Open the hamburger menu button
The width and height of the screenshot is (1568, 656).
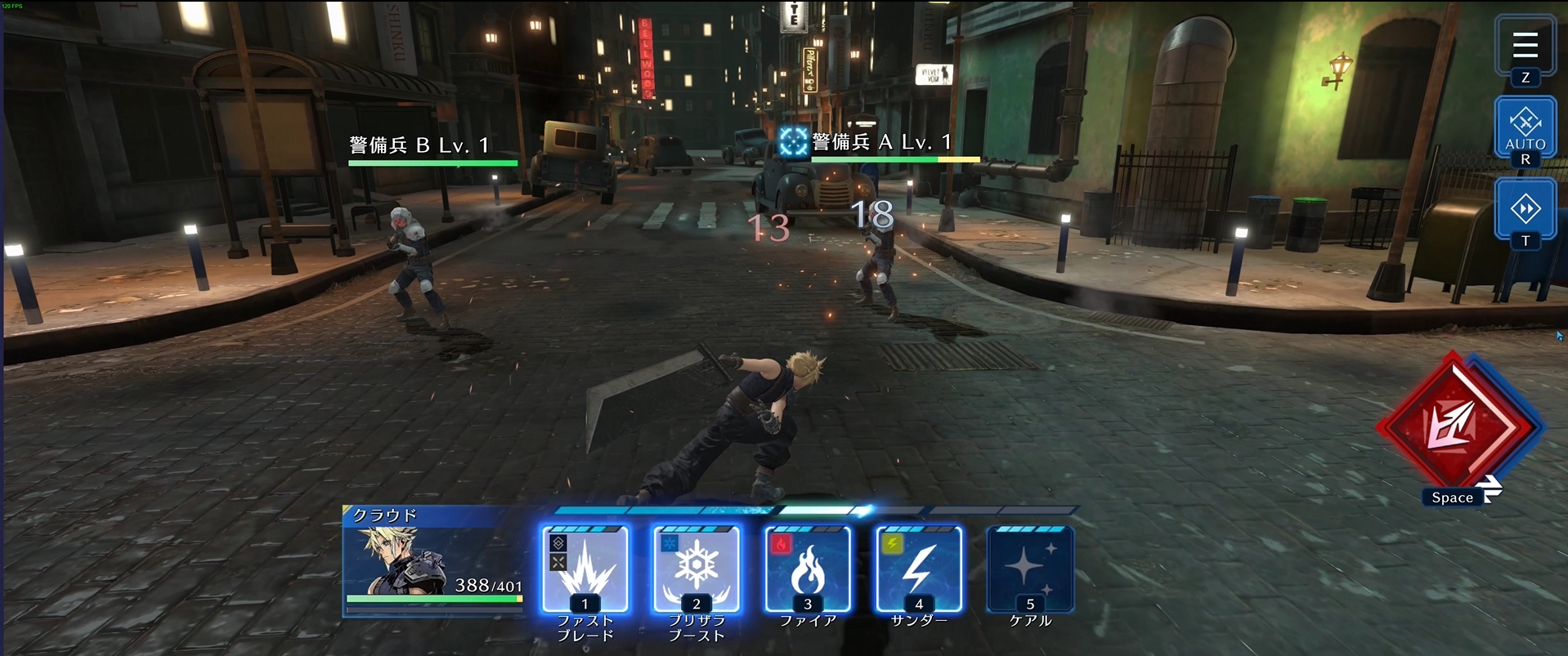pos(1525,46)
